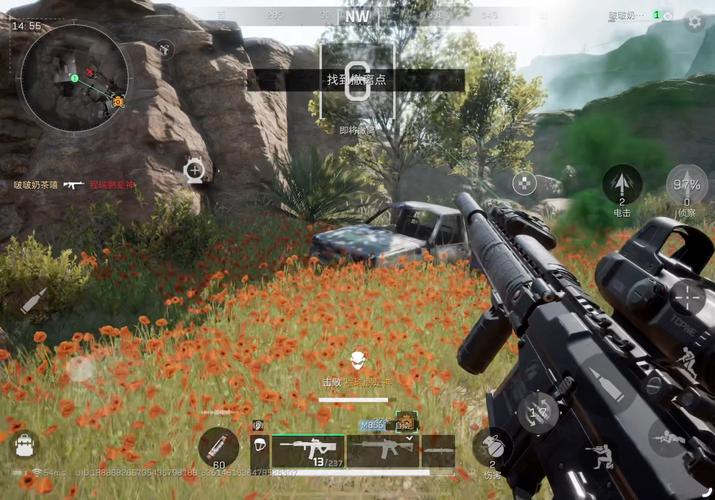Use the healing item showing 60

click(x=218, y=447)
